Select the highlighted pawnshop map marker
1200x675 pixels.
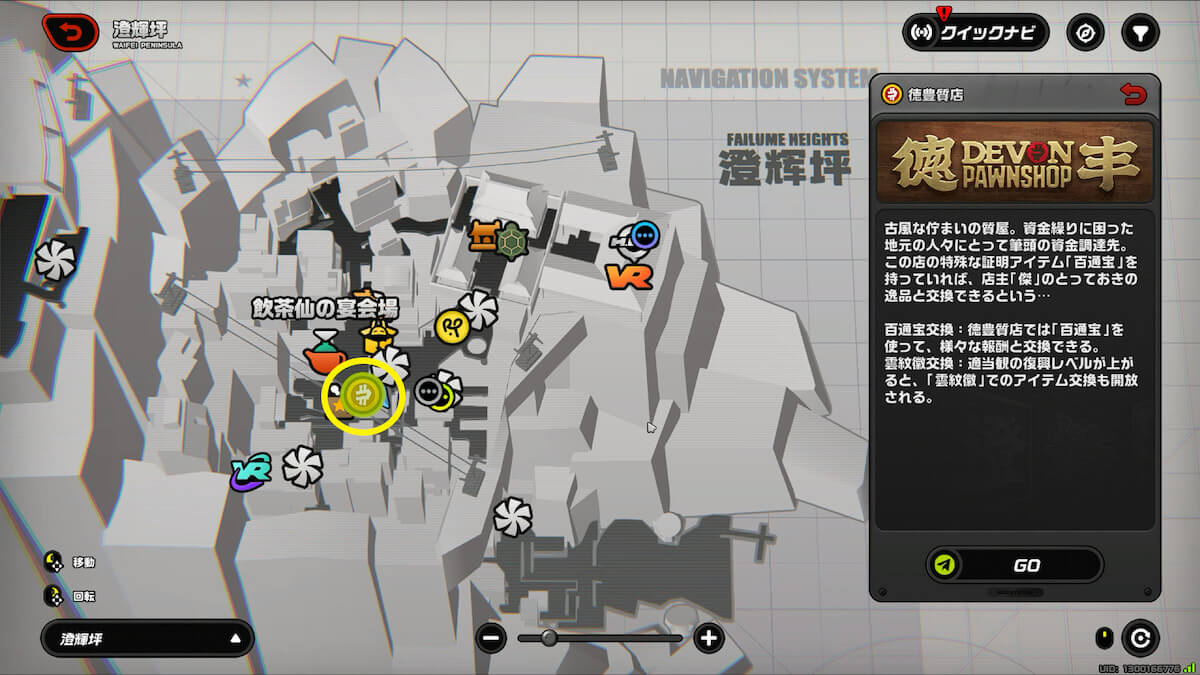pyautogui.click(x=364, y=397)
